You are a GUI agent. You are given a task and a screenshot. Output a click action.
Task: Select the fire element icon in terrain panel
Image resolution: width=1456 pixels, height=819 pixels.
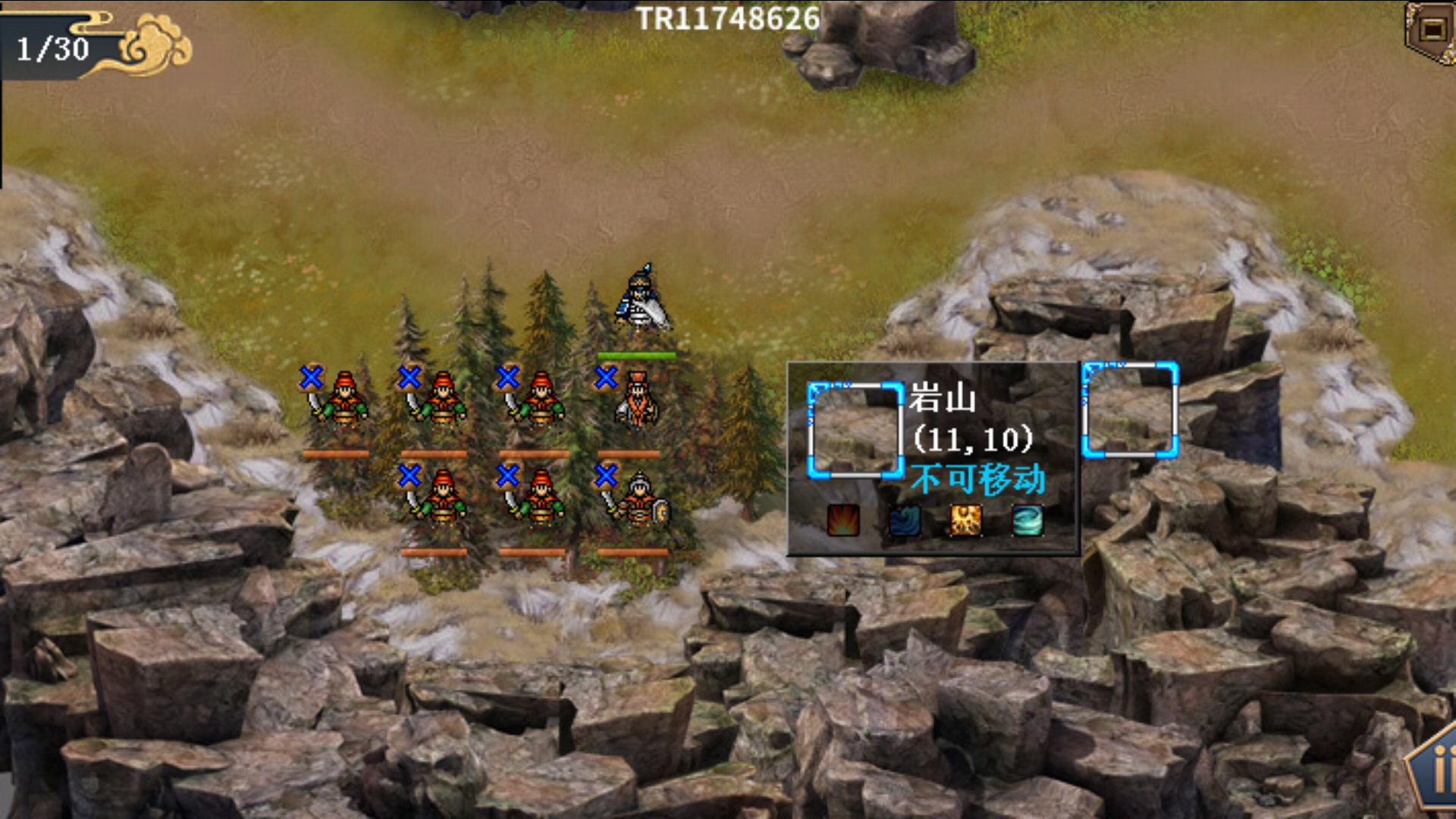point(843,520)
